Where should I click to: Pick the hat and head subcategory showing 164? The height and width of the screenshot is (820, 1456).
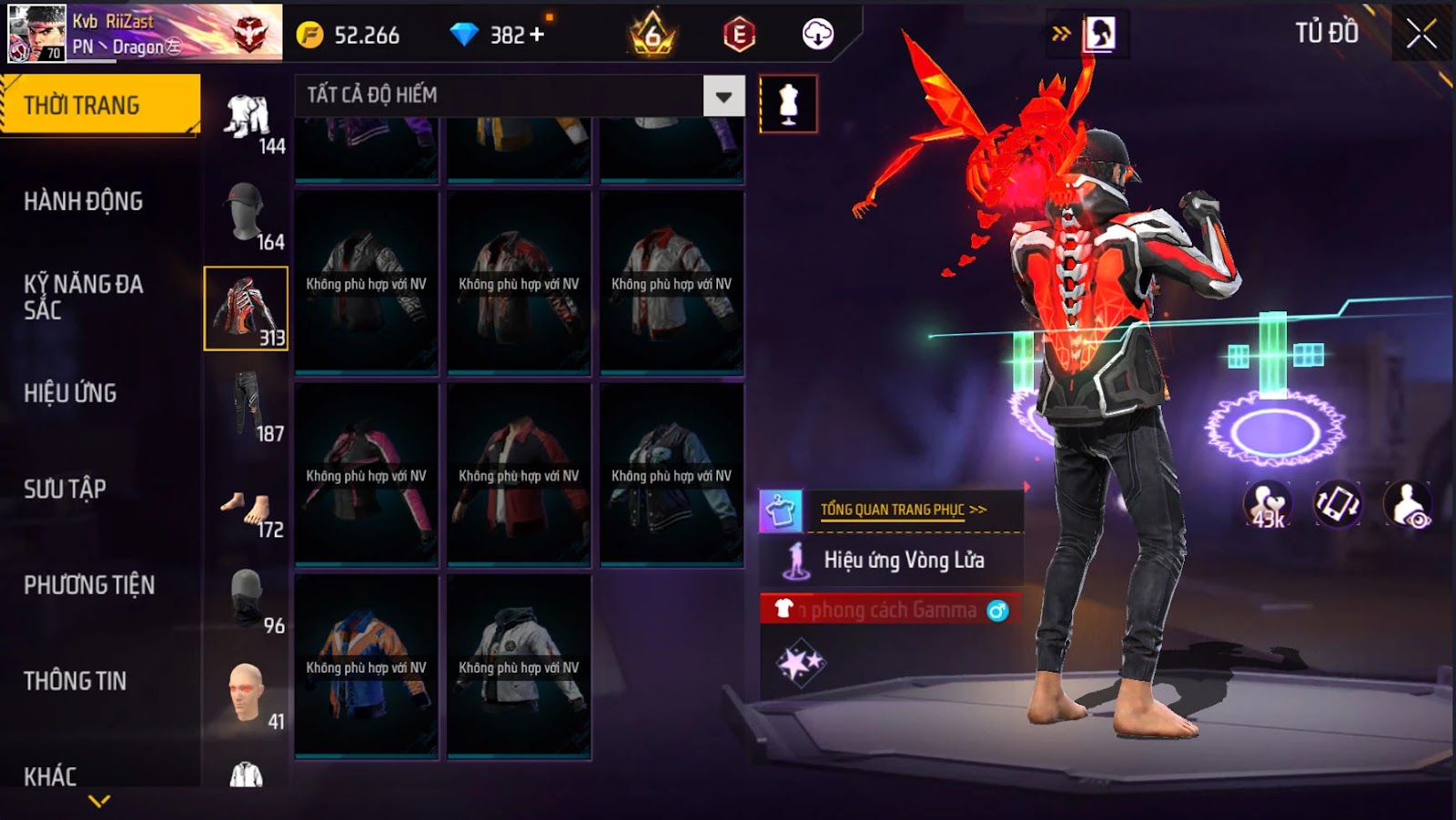247,215
